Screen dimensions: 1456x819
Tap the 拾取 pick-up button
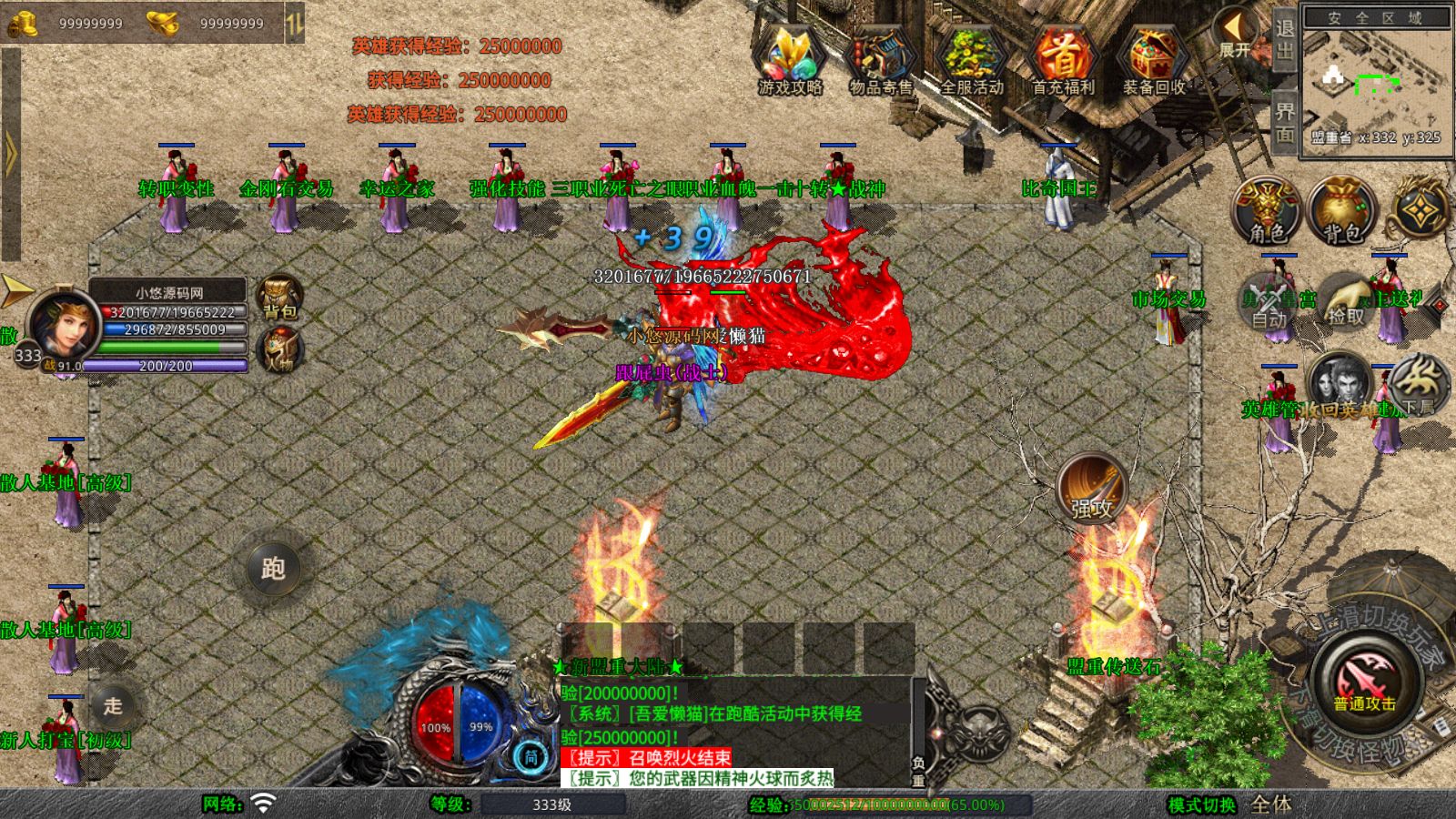point(1345,302)
